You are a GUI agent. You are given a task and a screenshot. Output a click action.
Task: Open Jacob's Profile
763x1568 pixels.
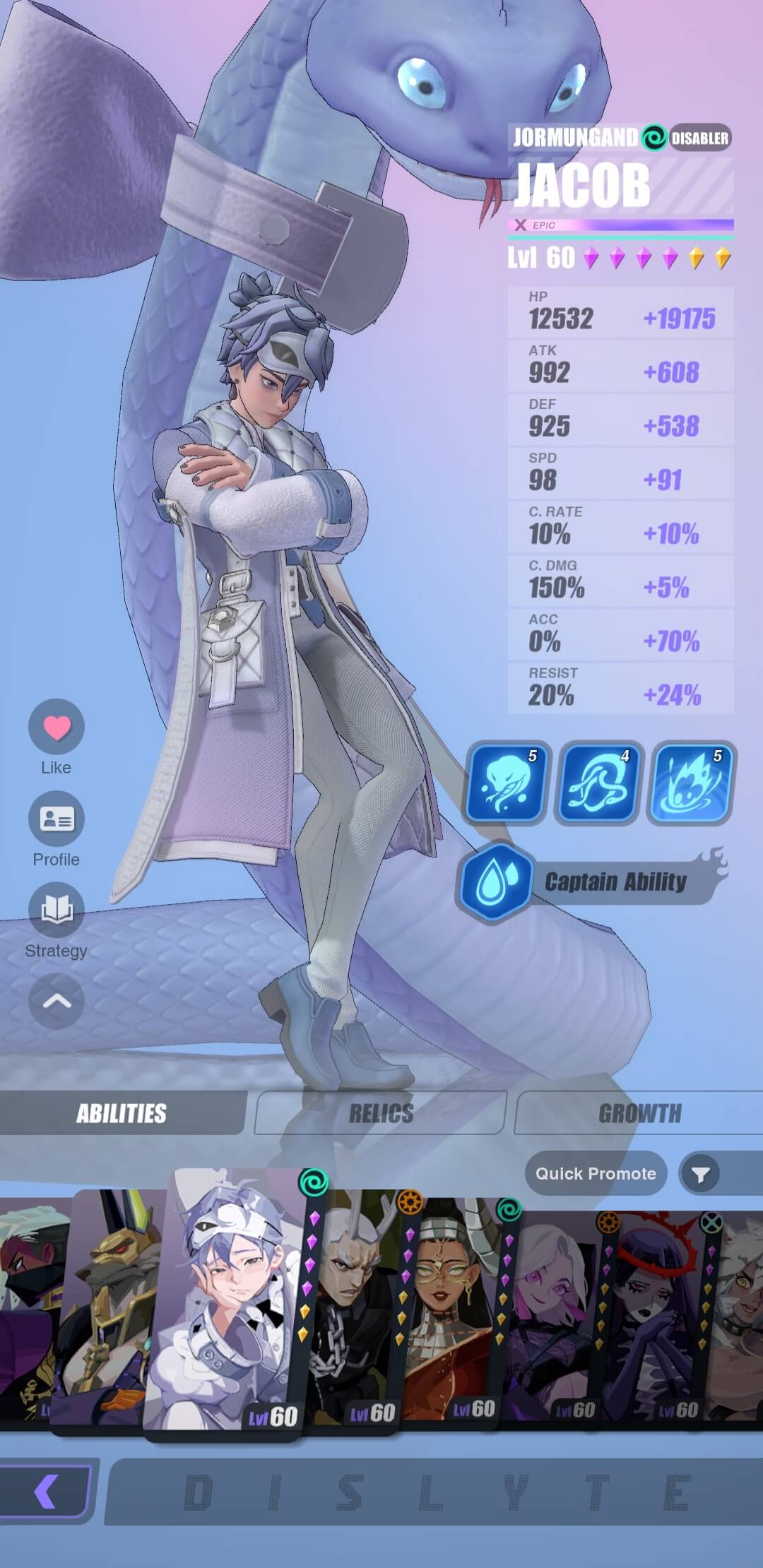click(57, 819)
